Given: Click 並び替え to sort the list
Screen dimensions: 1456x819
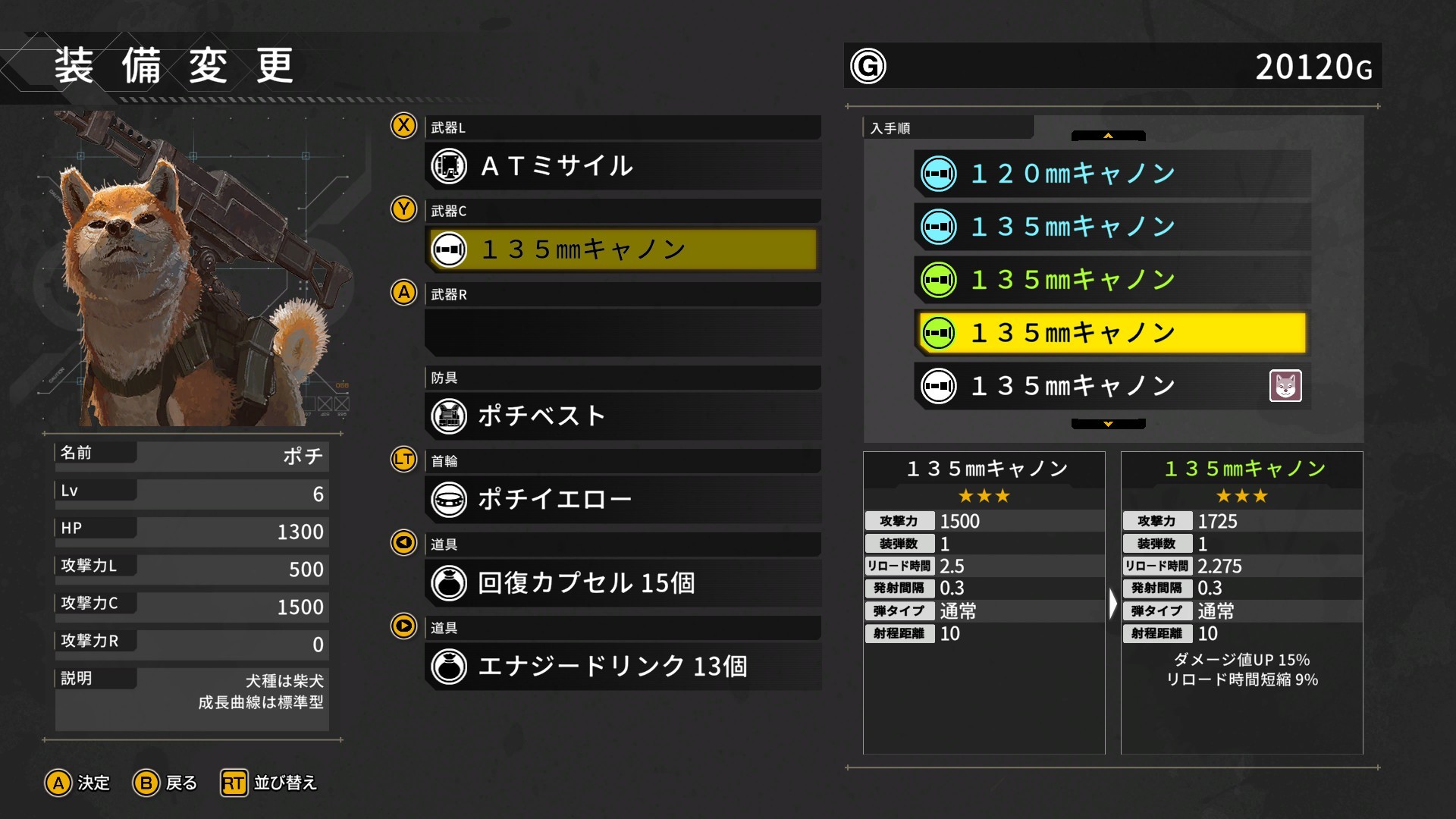Looking at the screenshot, I should click(x=268, y=783).
